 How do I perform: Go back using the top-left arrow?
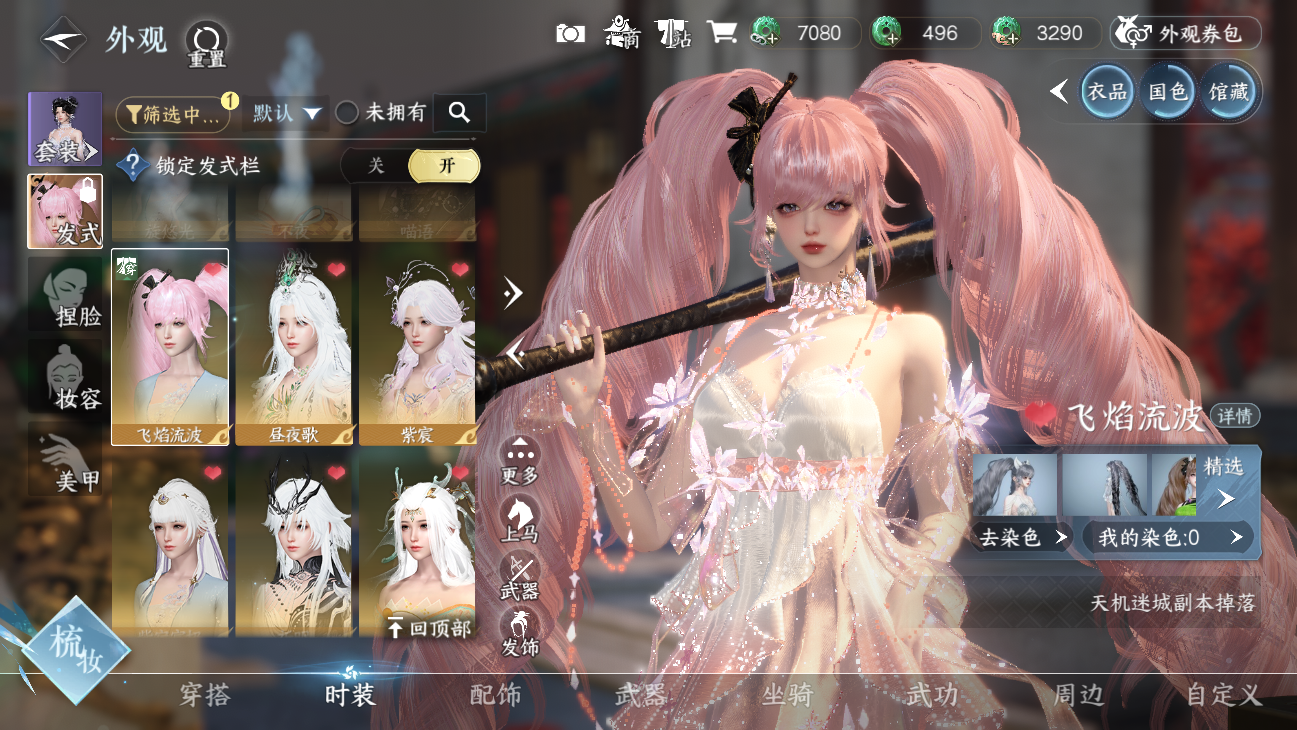(62, 39)
